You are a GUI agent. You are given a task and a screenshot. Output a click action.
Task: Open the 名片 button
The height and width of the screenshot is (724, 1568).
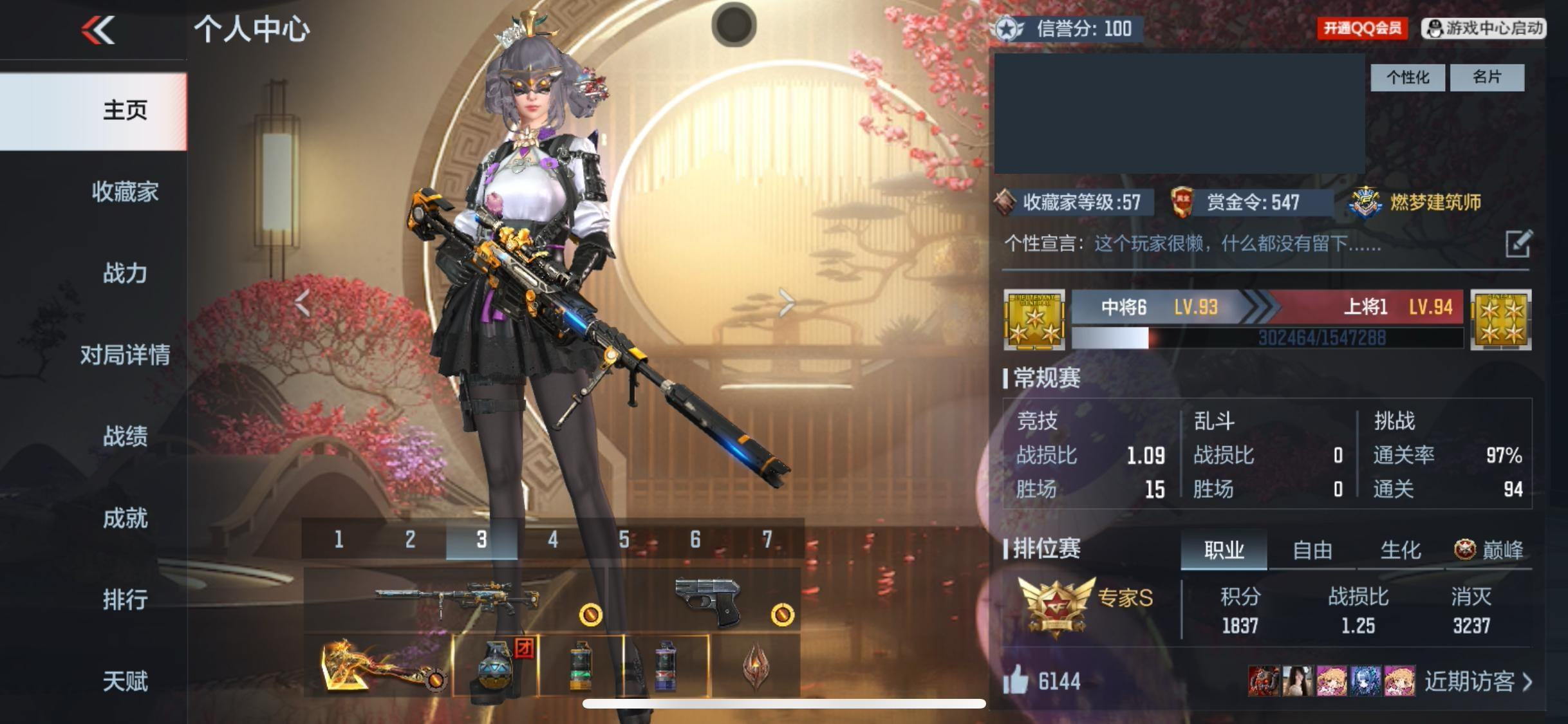pos(1487,78)
